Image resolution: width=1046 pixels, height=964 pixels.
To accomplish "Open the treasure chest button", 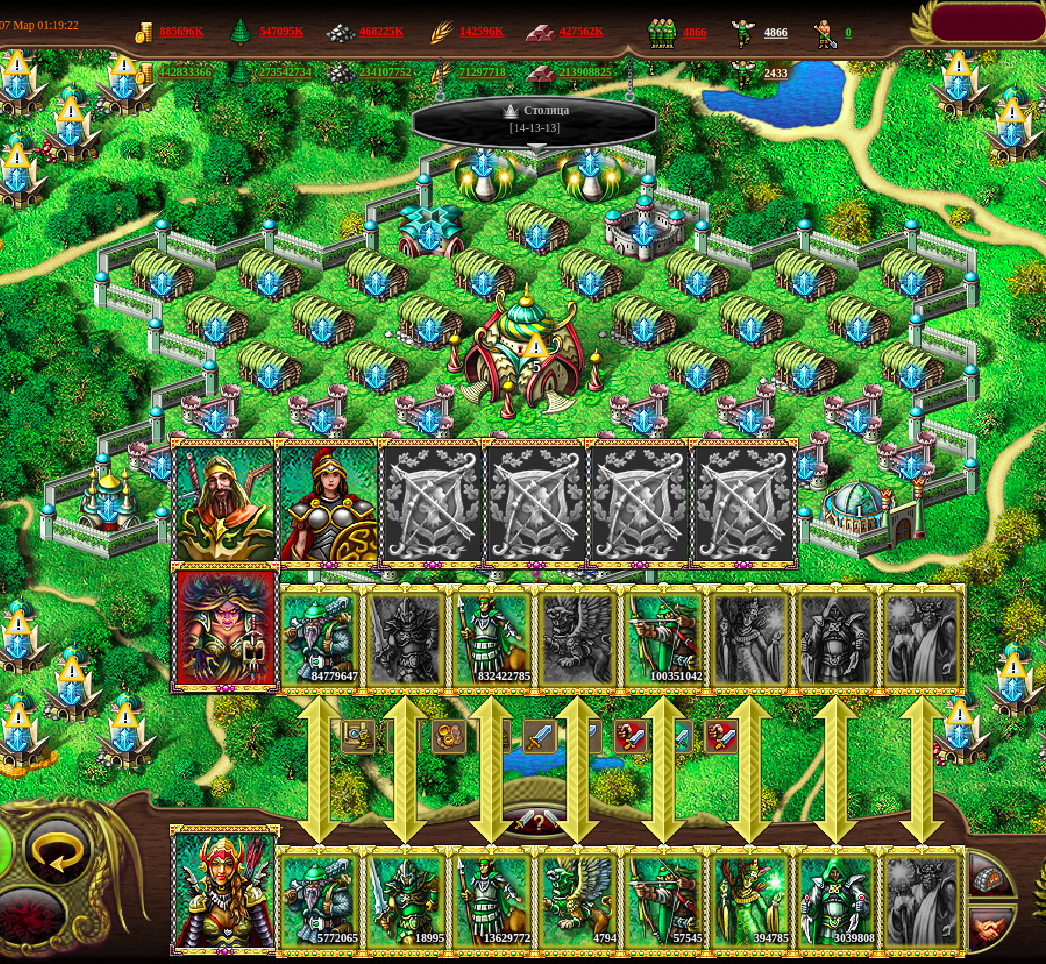I will click(x=990, y=876).
